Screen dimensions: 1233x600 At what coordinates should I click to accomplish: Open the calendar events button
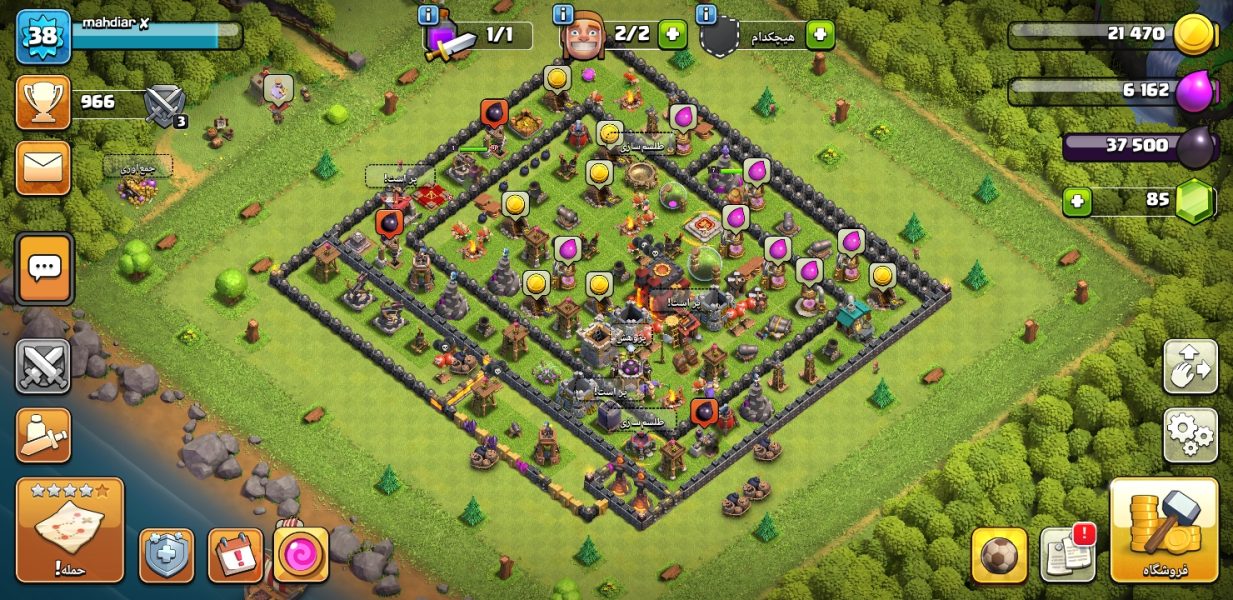[x=235, y=555]
